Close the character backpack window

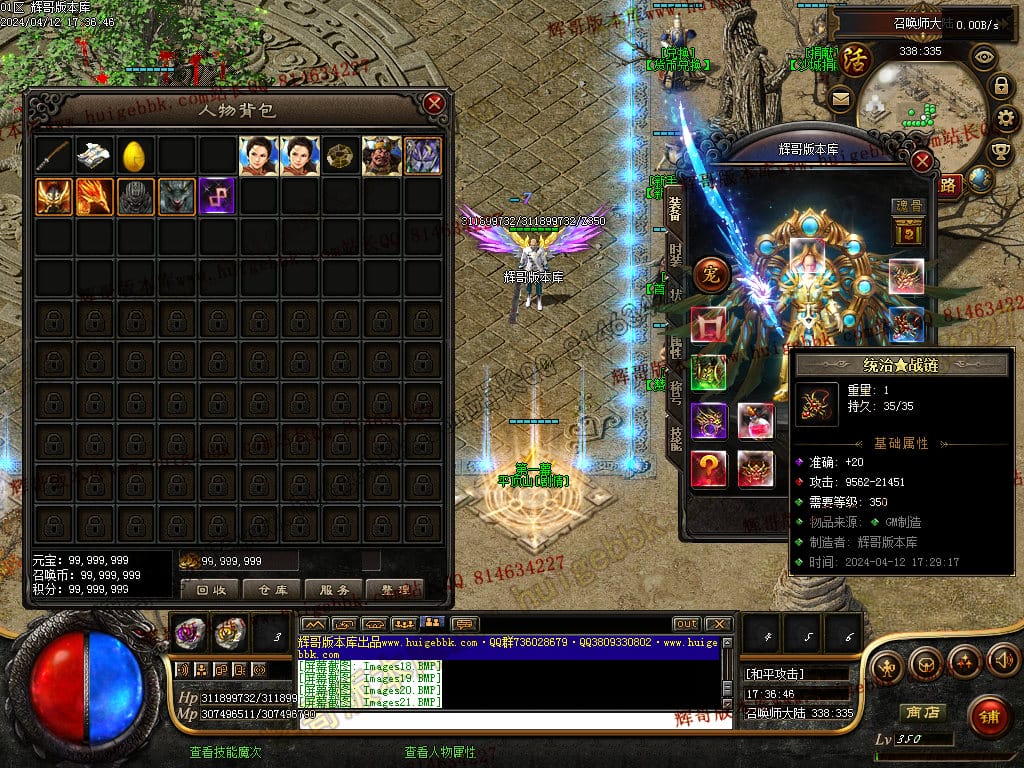pos(434,103)
